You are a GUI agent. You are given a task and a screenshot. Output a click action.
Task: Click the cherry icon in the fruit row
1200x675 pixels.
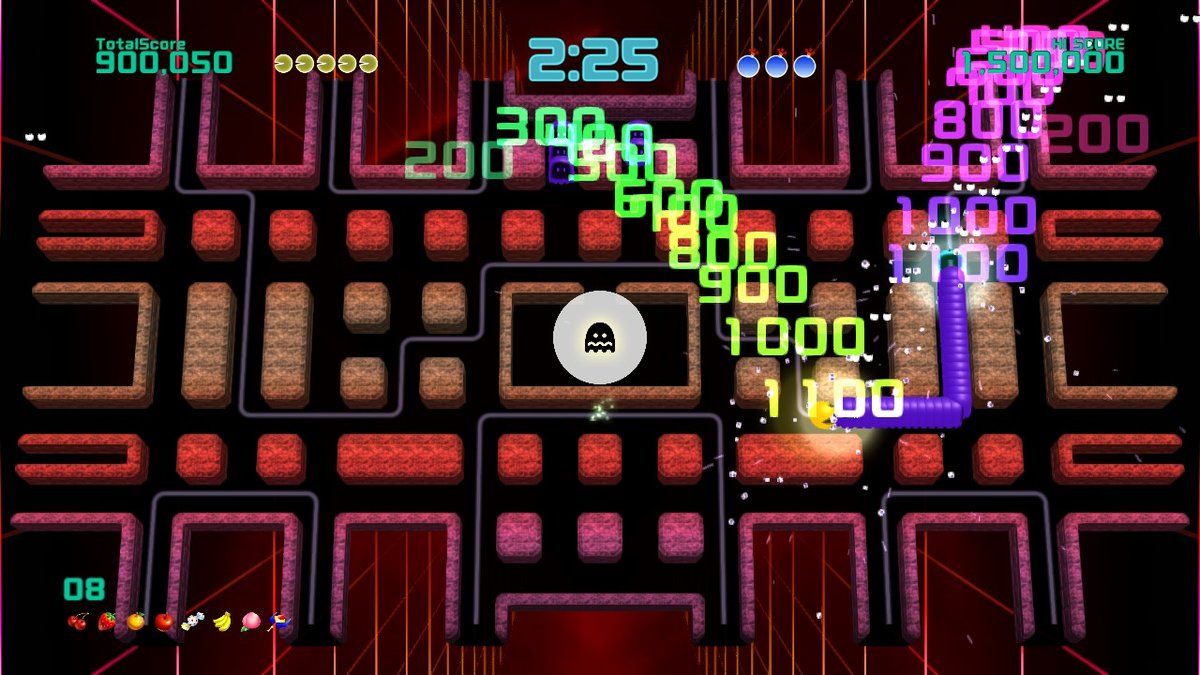click(77, 622)
